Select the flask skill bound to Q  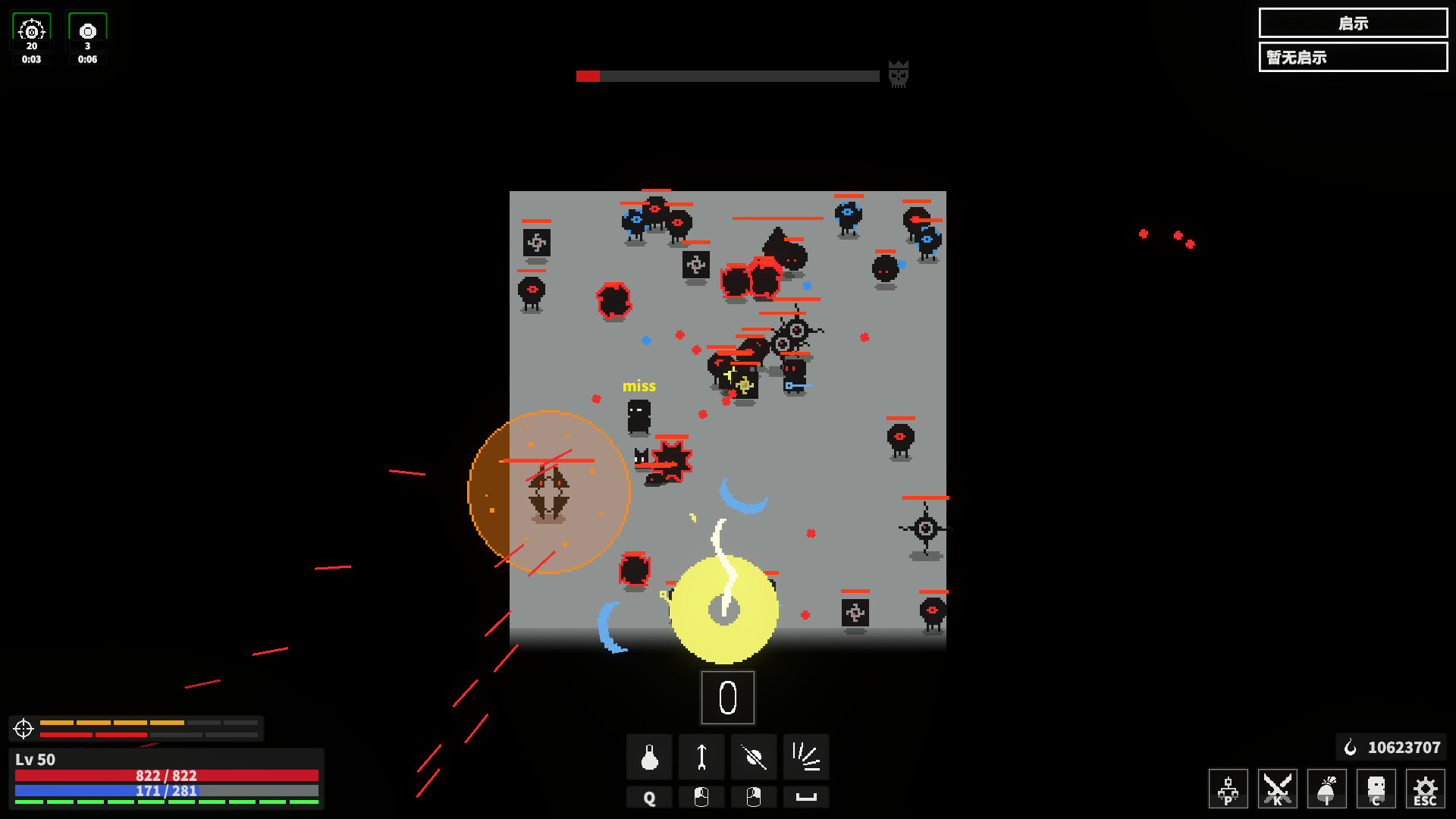click(648, 757)
